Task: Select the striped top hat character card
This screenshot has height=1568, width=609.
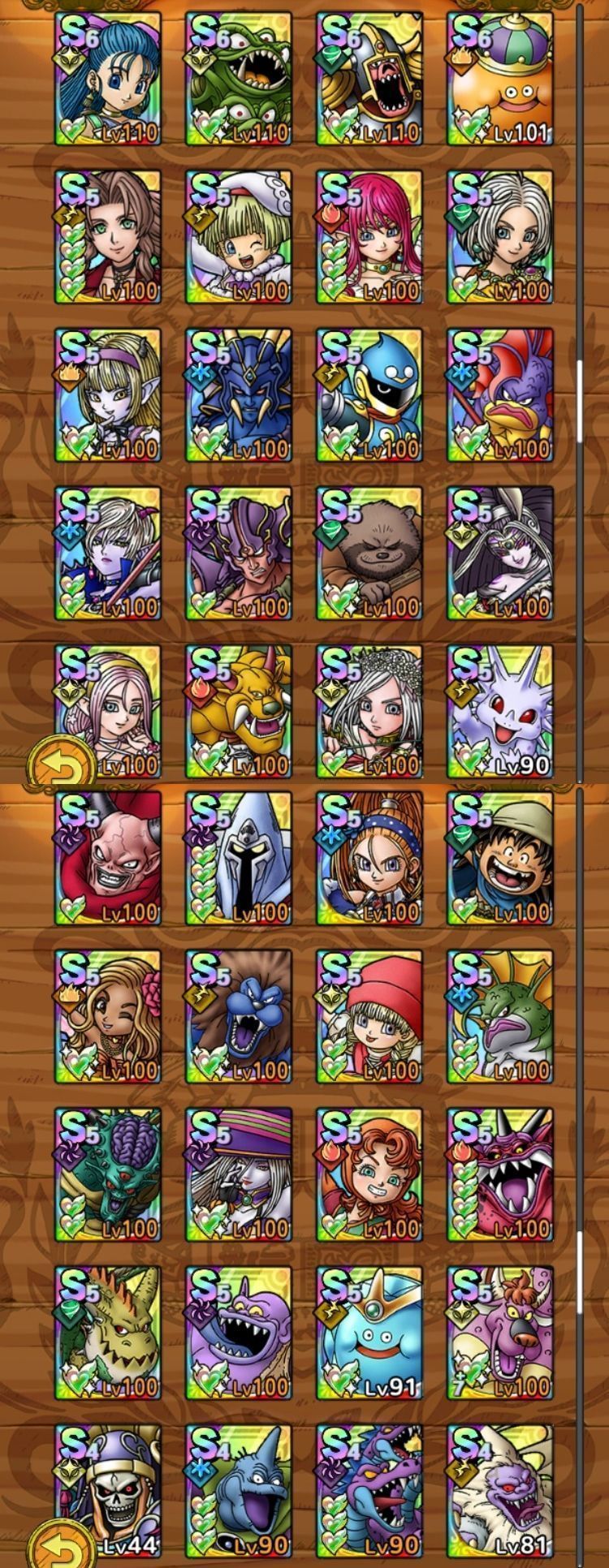Action: [239, 1174]
